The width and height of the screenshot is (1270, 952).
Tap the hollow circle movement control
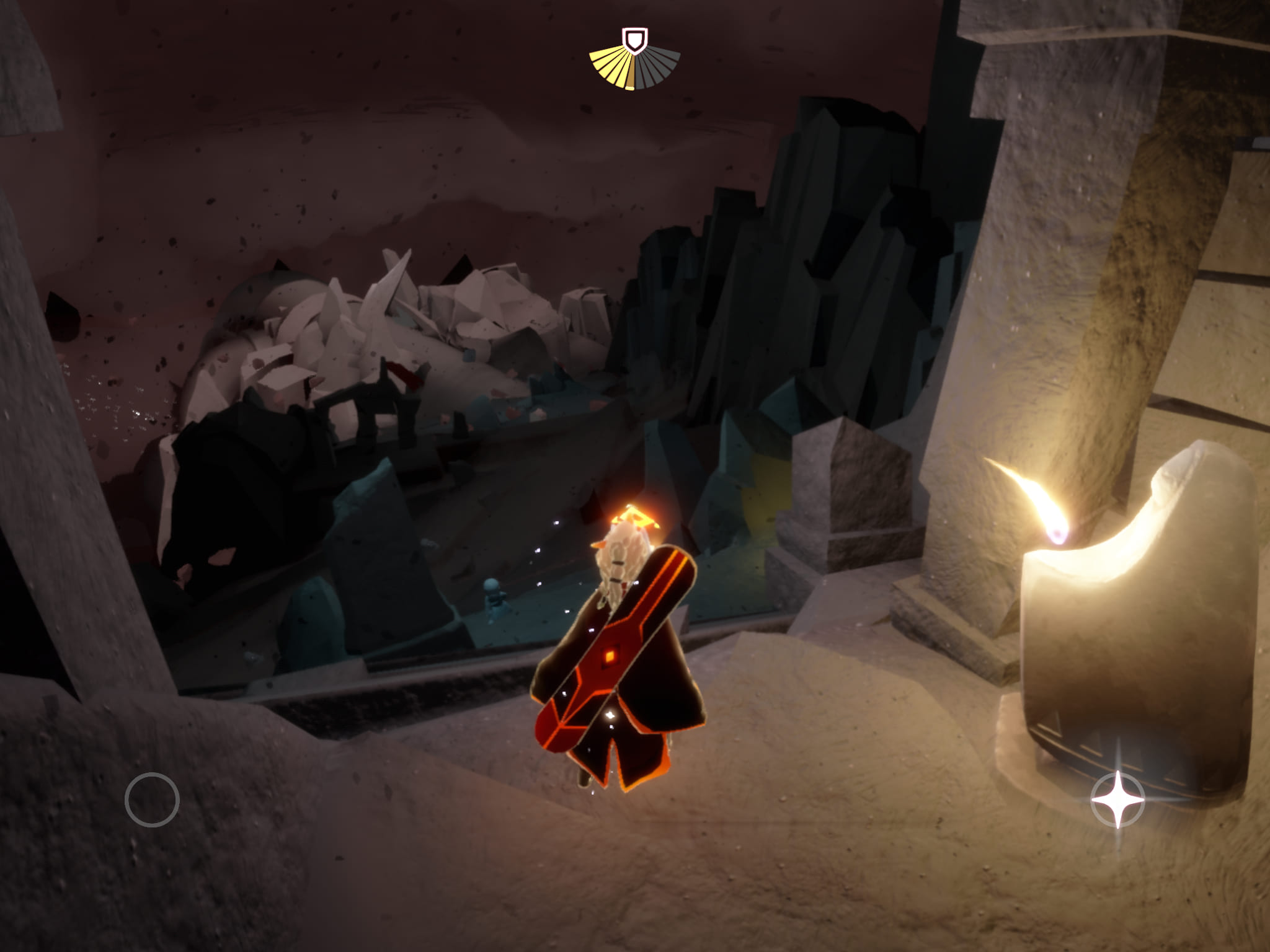(x=152, y=800)
